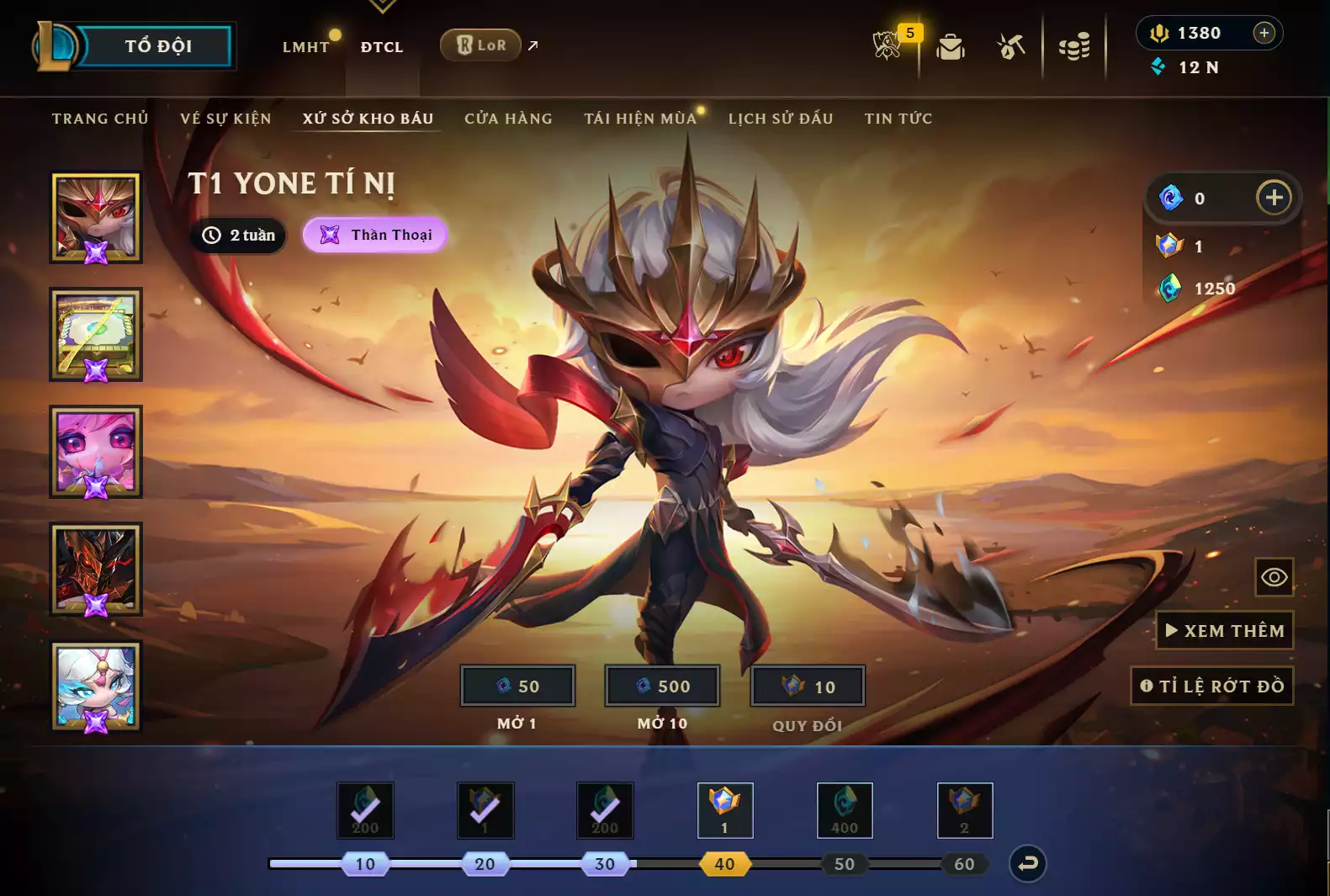The height and width of the screenshot is (896, 1330).
Task: Click plus next to the zero token balance
Action: (x=1274, y=198)
